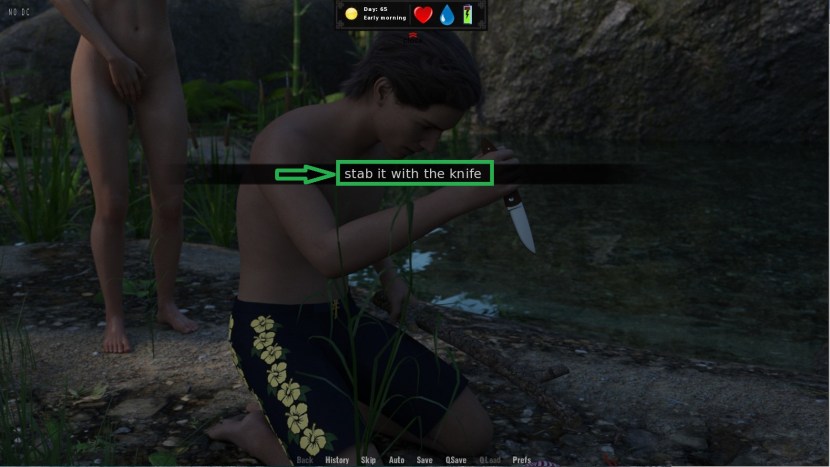Select the blue water drop icon

(448, 14)
